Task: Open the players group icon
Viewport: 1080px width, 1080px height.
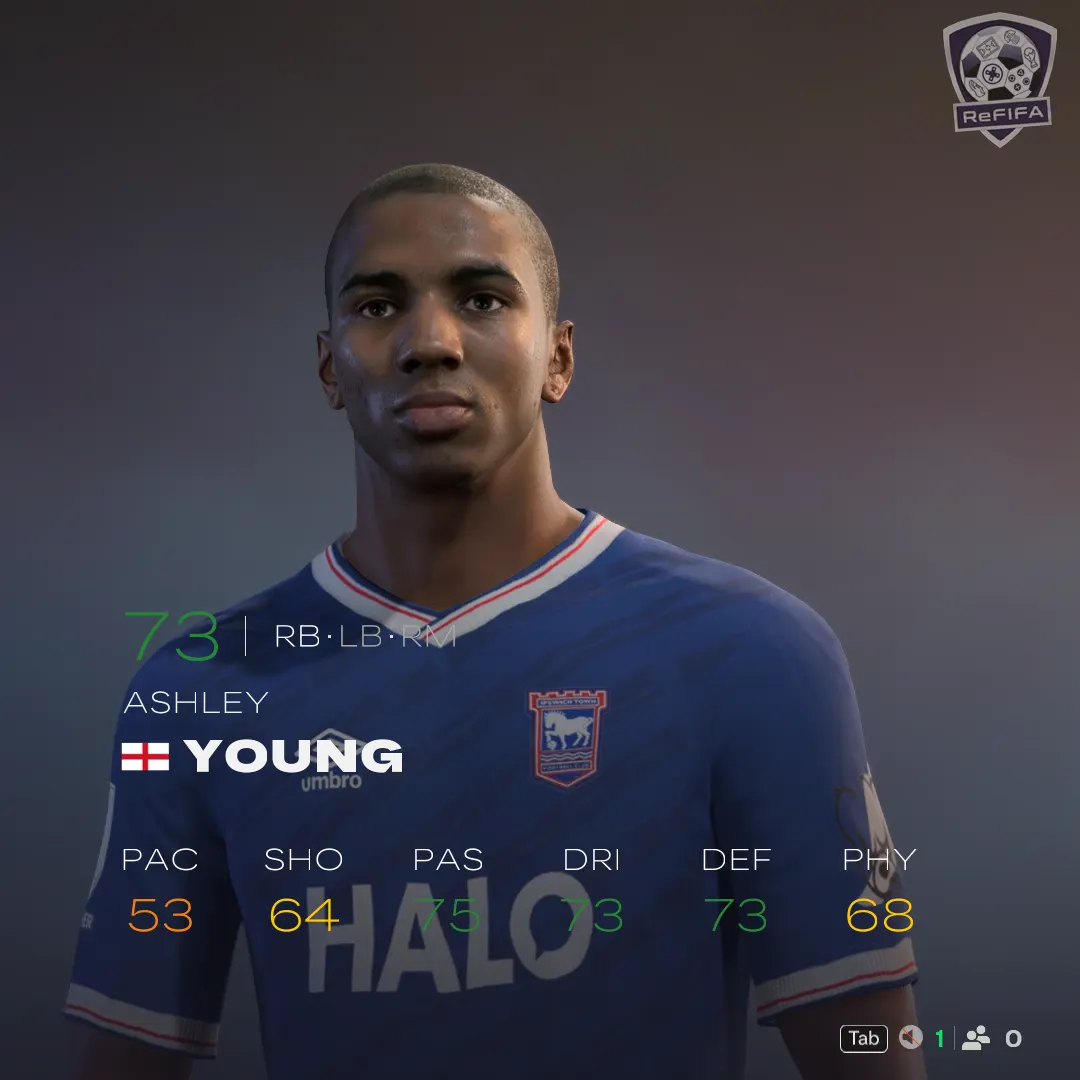Action: coord(975,1038)
